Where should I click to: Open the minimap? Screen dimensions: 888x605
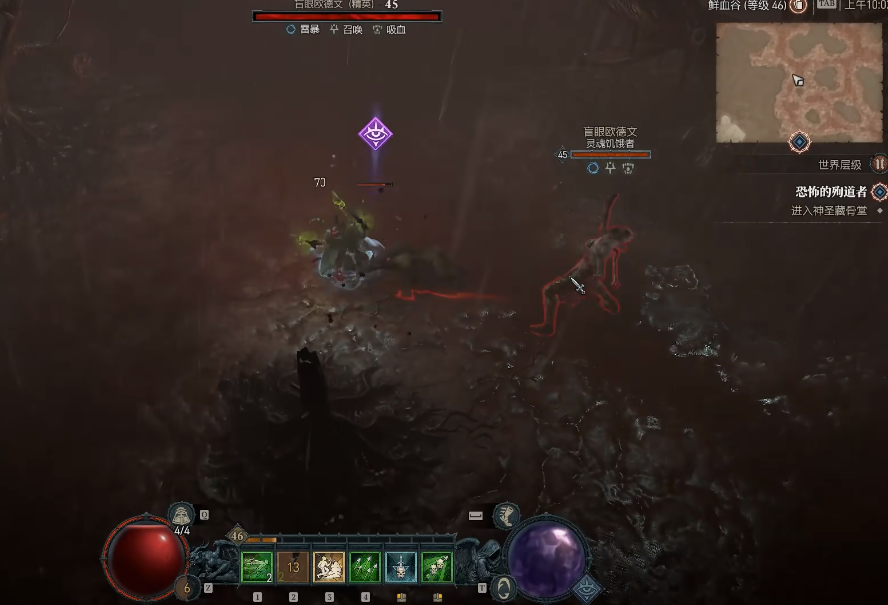click(799, 82)
